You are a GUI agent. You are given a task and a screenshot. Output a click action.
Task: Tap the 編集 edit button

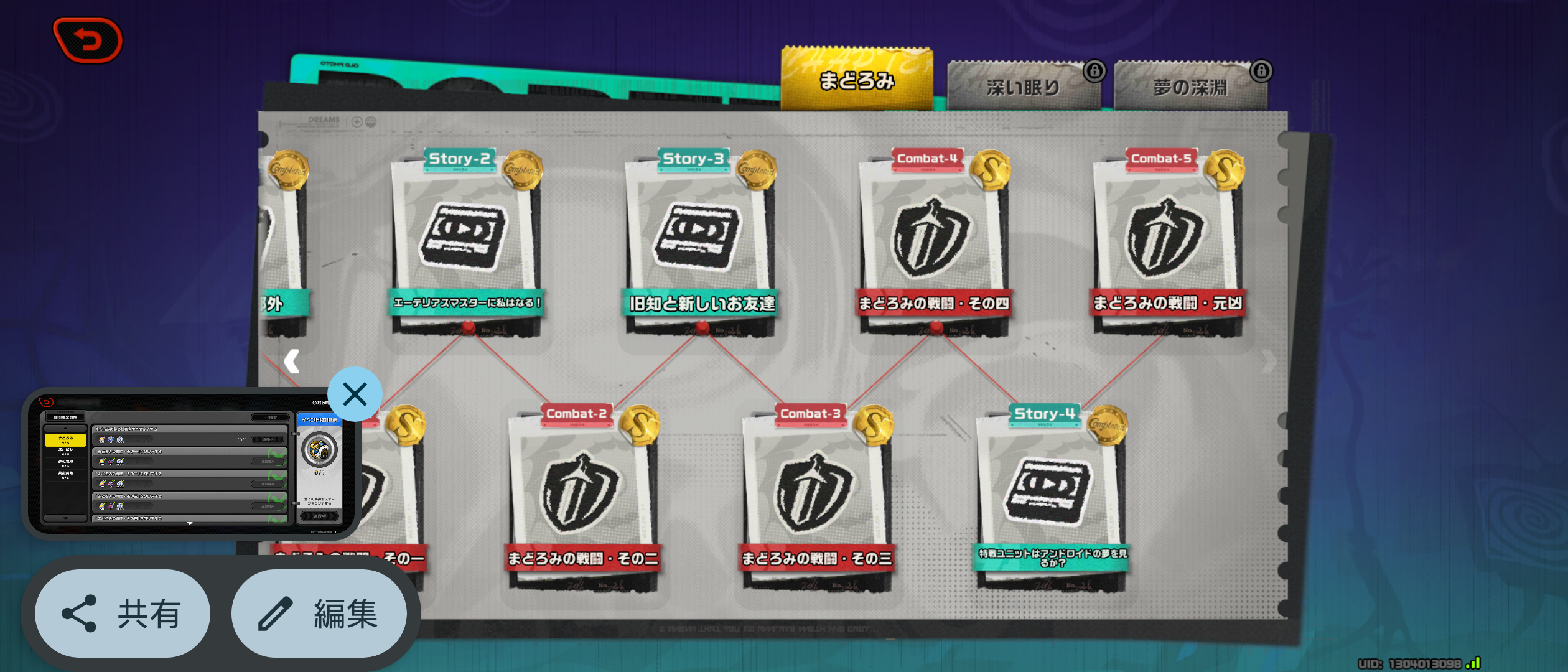pos(319,614)
